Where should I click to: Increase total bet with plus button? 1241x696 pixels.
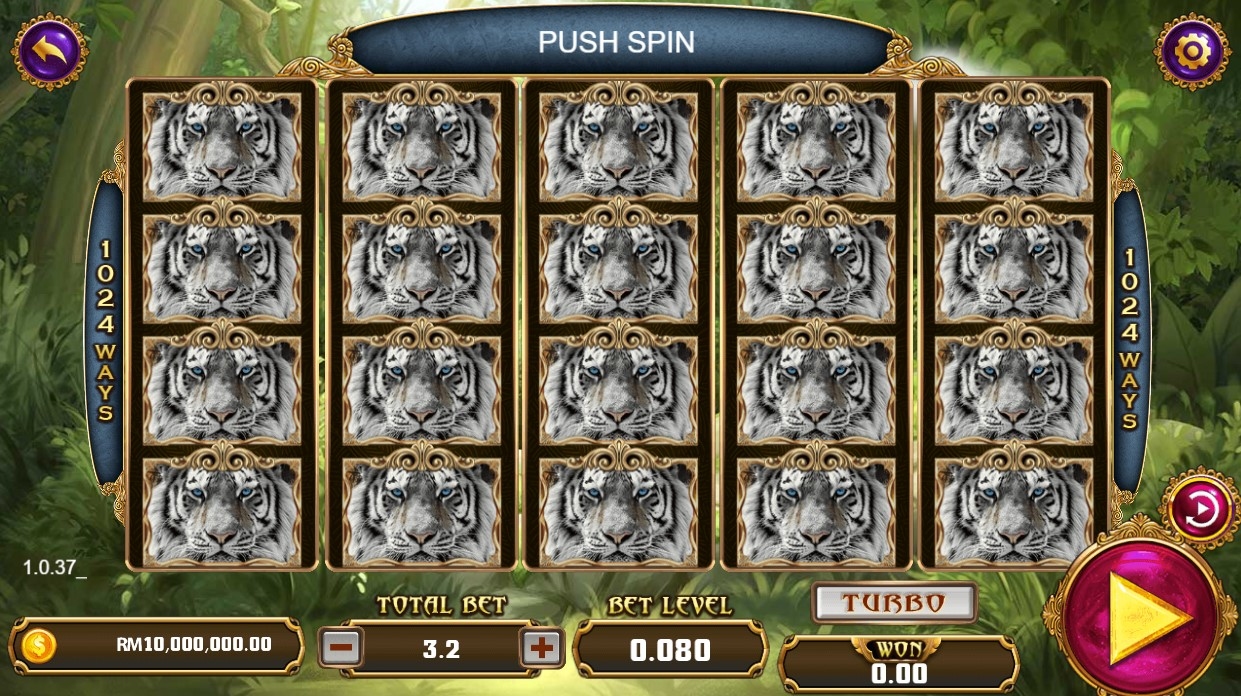[542, 648]
